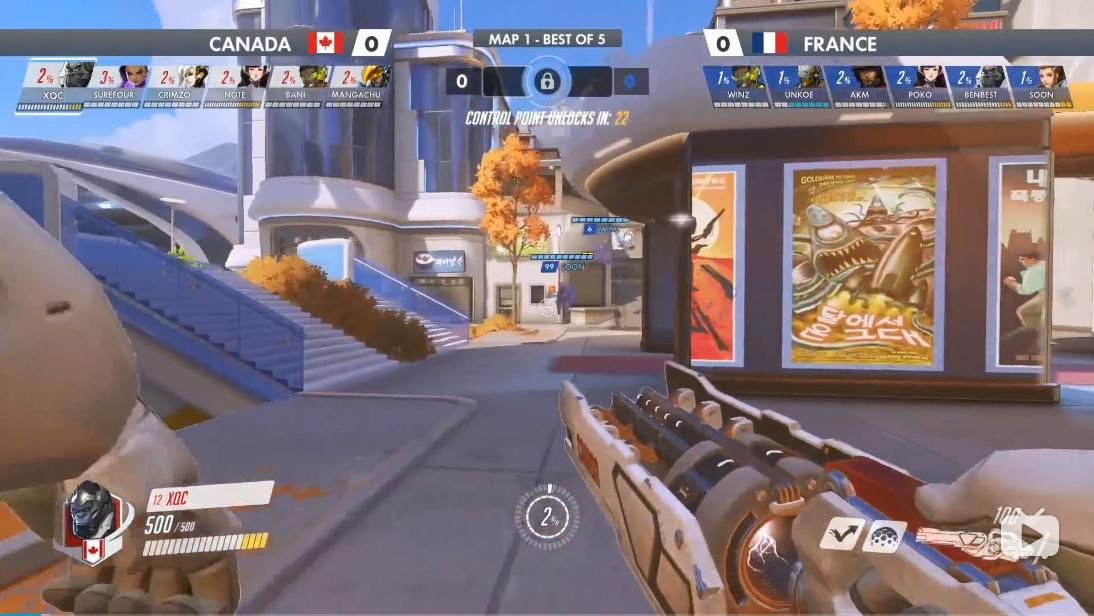Image resolution: width=1094 pixels, height=616 pixels.
Task: Select BENBEST in the France lineup
Action: (x=979, y=86)
